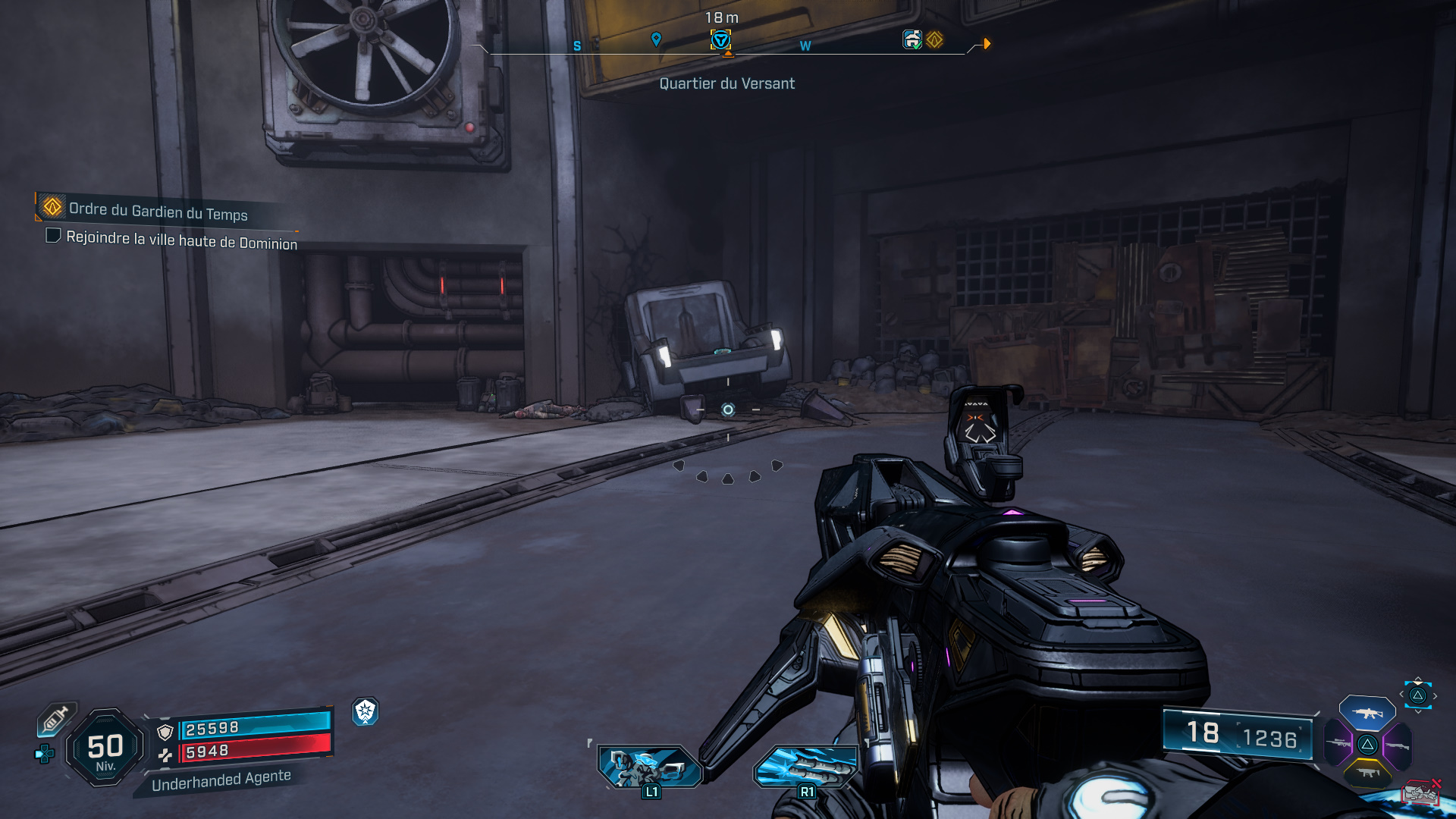
Task: Click the Triangle swap button in the weapon wheel center
Action: [1367, 745]
